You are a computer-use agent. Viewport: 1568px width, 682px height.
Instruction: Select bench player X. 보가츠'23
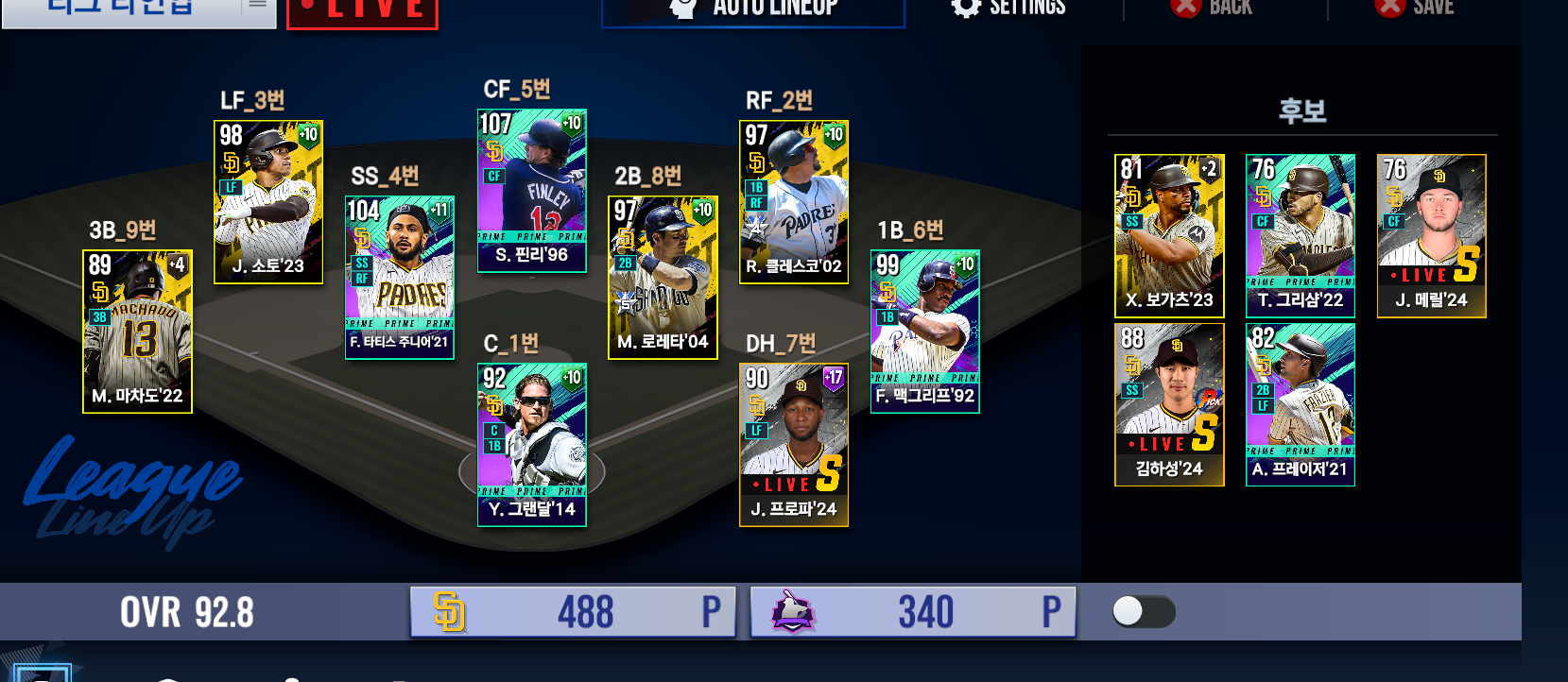[x=1169, y=235]
